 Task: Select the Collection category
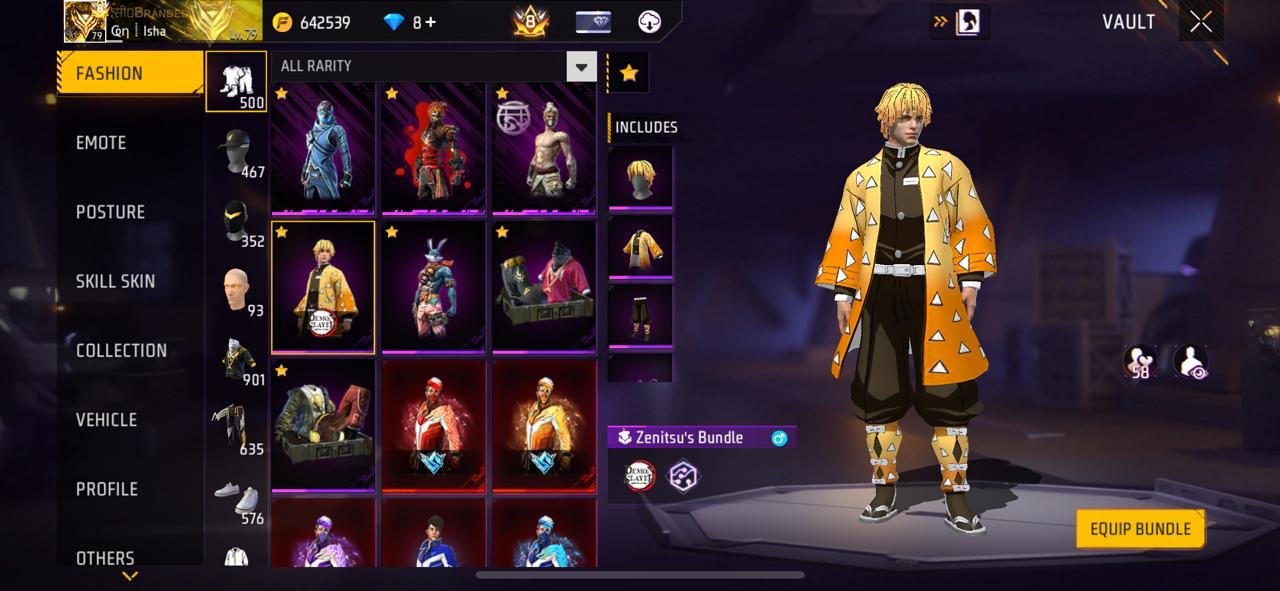pyautogui.click(x=121, y=350)
